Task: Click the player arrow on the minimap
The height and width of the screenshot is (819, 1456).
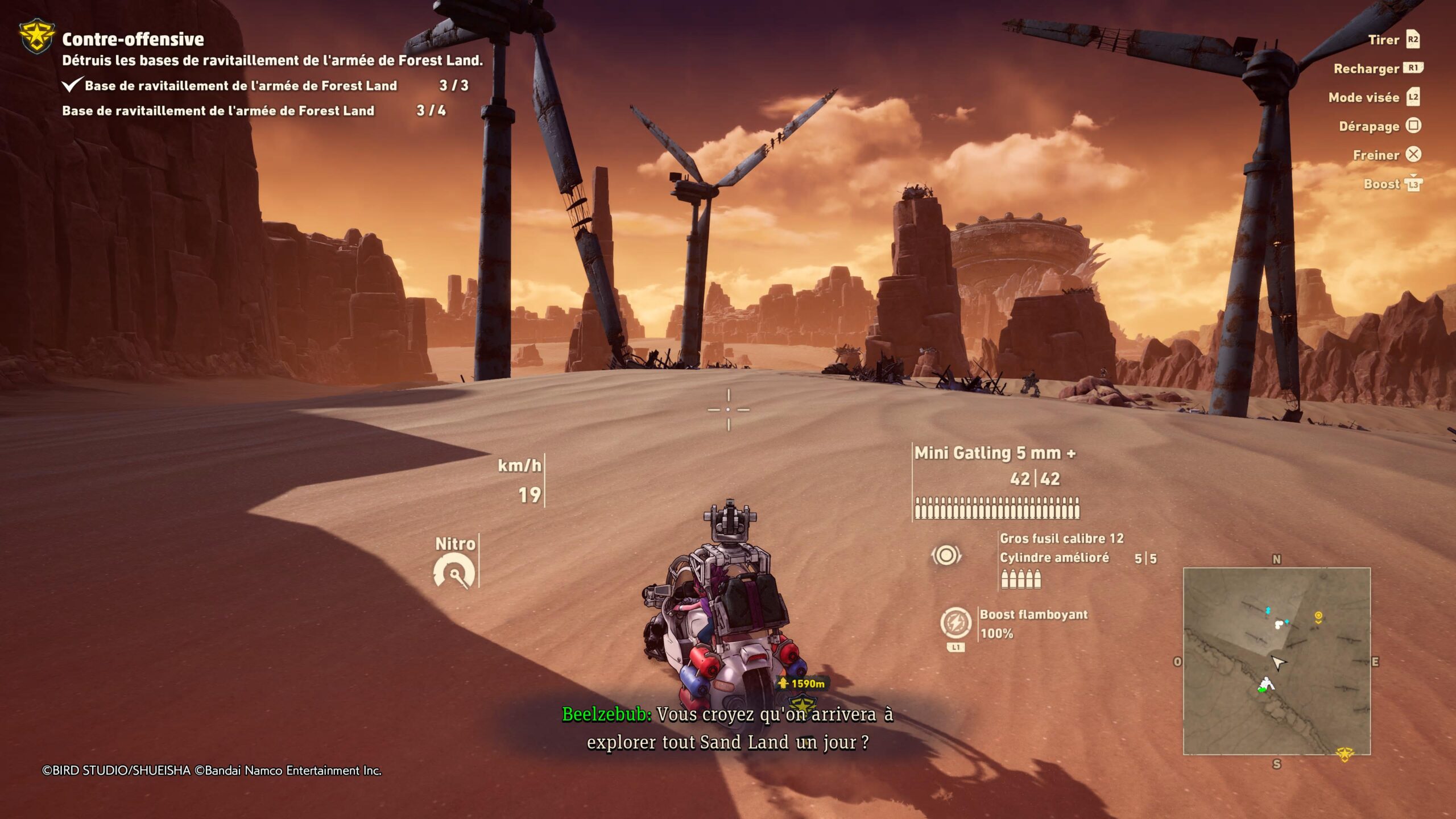Action: [x=1278, y=663]
